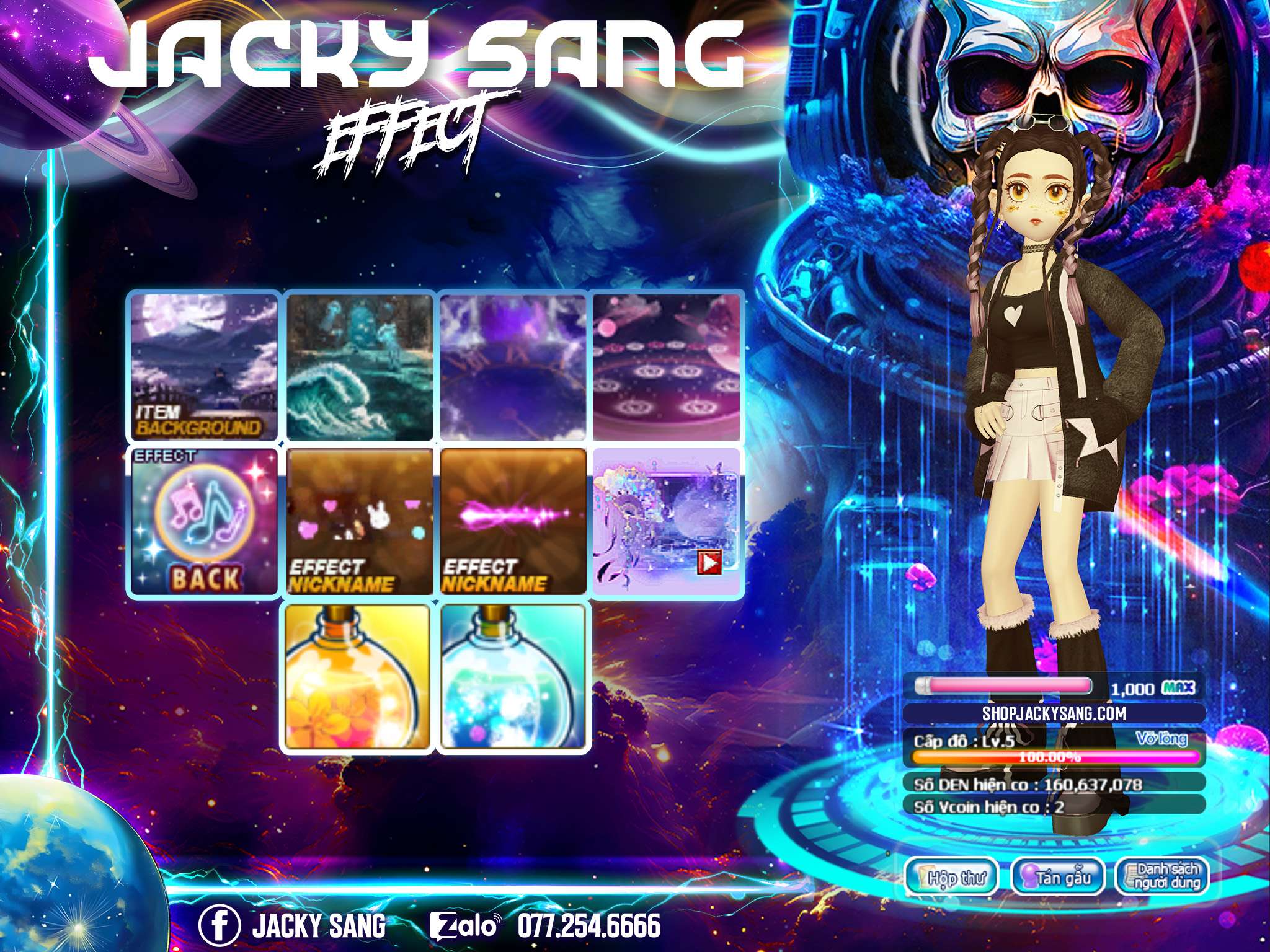Select the moonlit clouds Item Background tile
This screenshot has height=952, width=1270.
204,367
